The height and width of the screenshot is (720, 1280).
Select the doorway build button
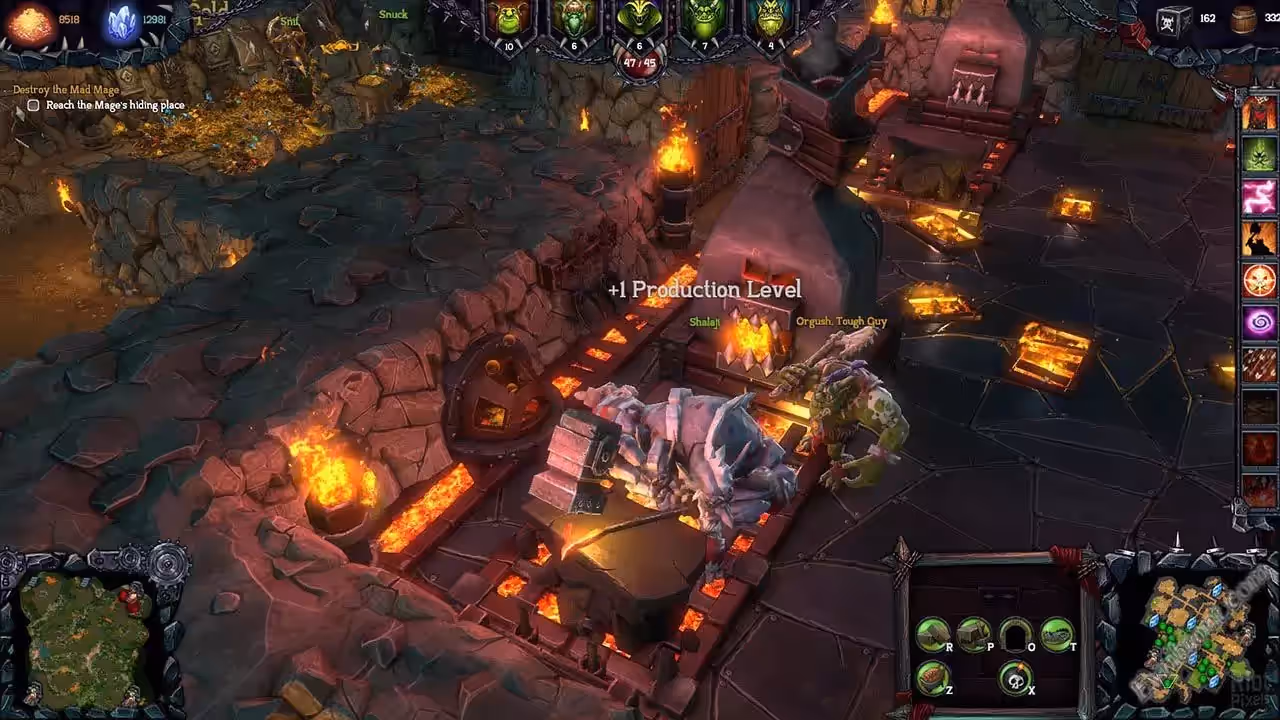pyautogui.click(x=1016, y=633)
